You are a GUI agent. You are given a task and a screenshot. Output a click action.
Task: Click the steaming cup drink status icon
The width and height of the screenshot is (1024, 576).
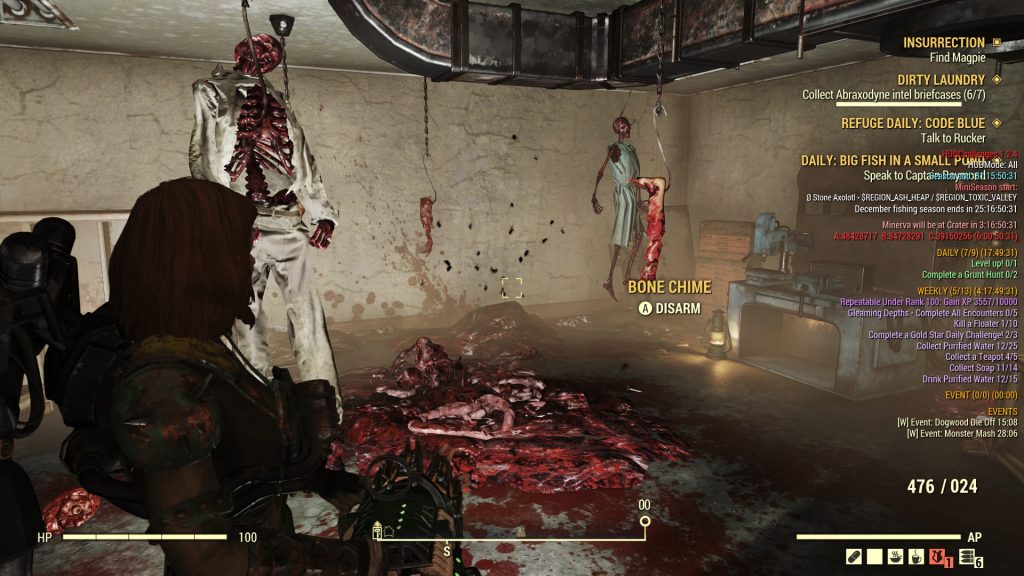point(916,556)
